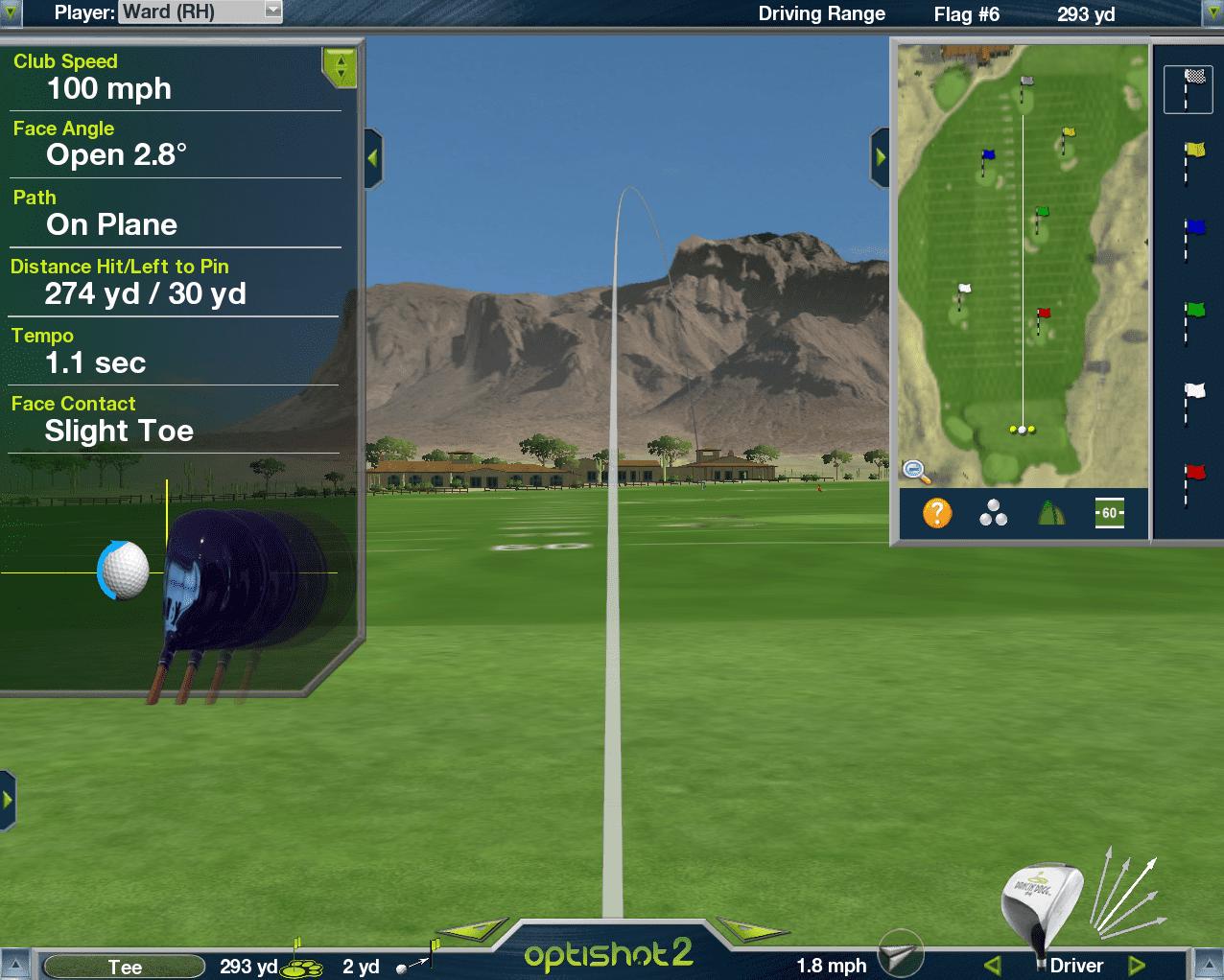This screenshot has width=1224, height=980.
Task: Zoom the minimap with the magnifier icon
Action: pos(915,471)
